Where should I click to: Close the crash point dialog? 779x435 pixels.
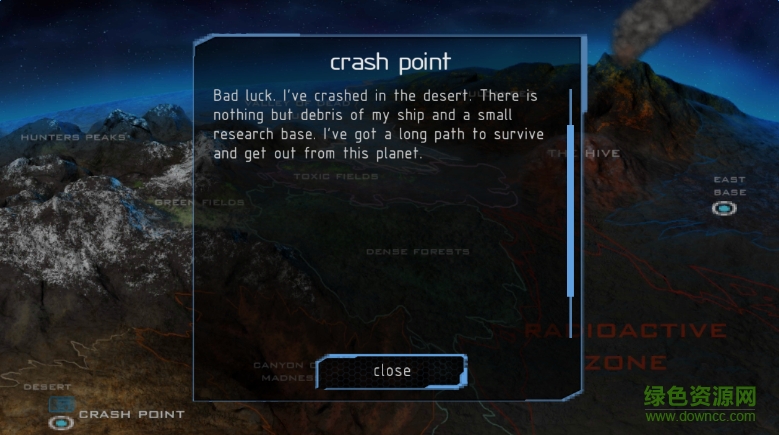391,371
